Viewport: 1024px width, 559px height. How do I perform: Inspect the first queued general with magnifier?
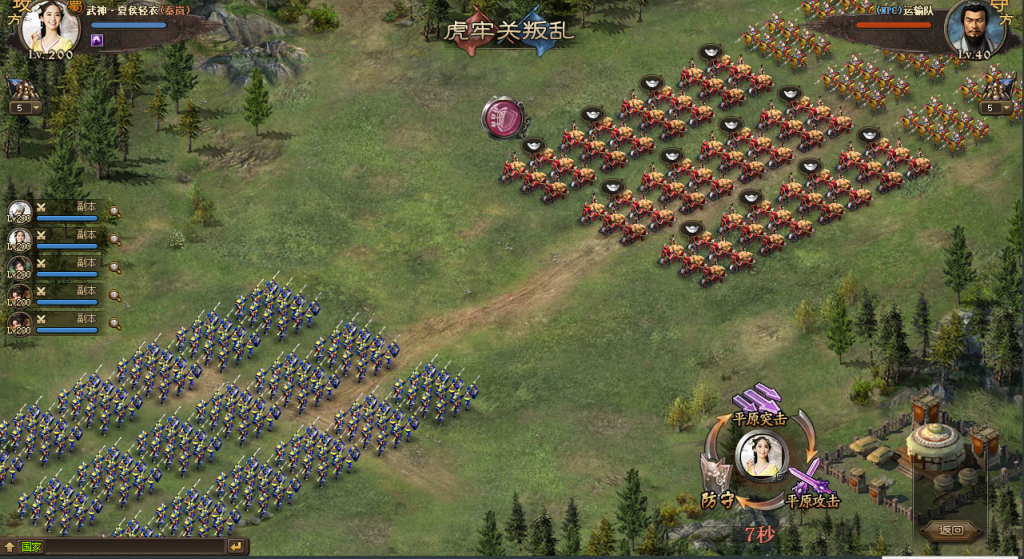point(115,212)
